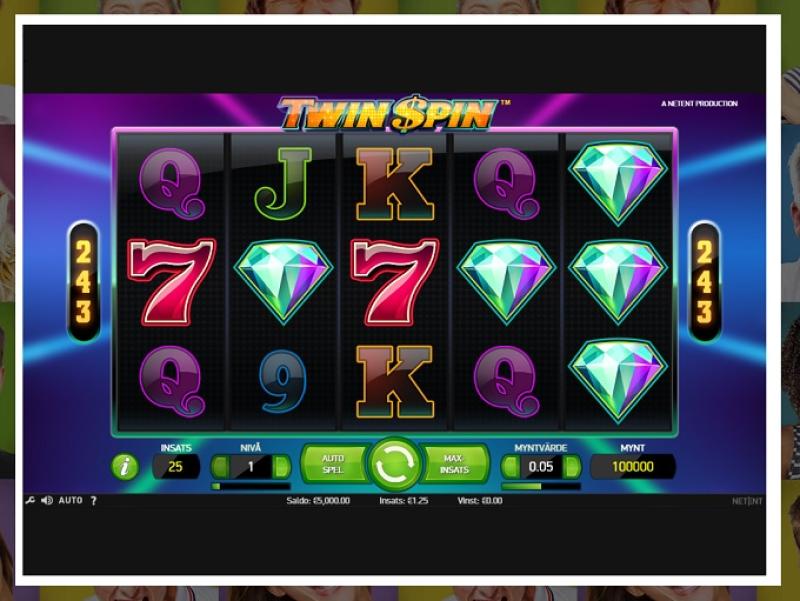The height and width of the screenshot is (601, 800).
Task: Open the question mark help
Action: (x=94, y=500)
